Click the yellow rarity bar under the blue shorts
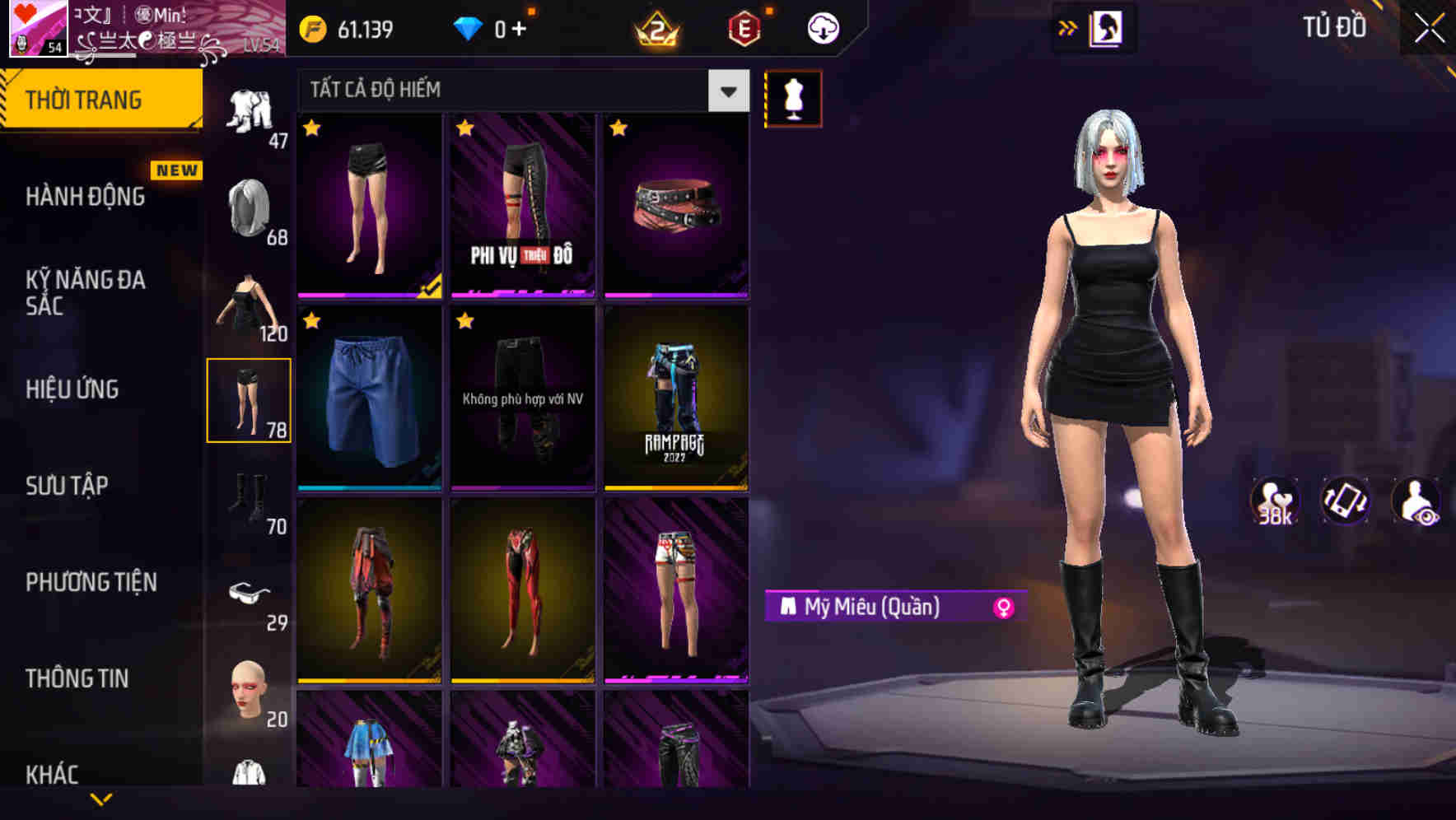 click(369, 486)
